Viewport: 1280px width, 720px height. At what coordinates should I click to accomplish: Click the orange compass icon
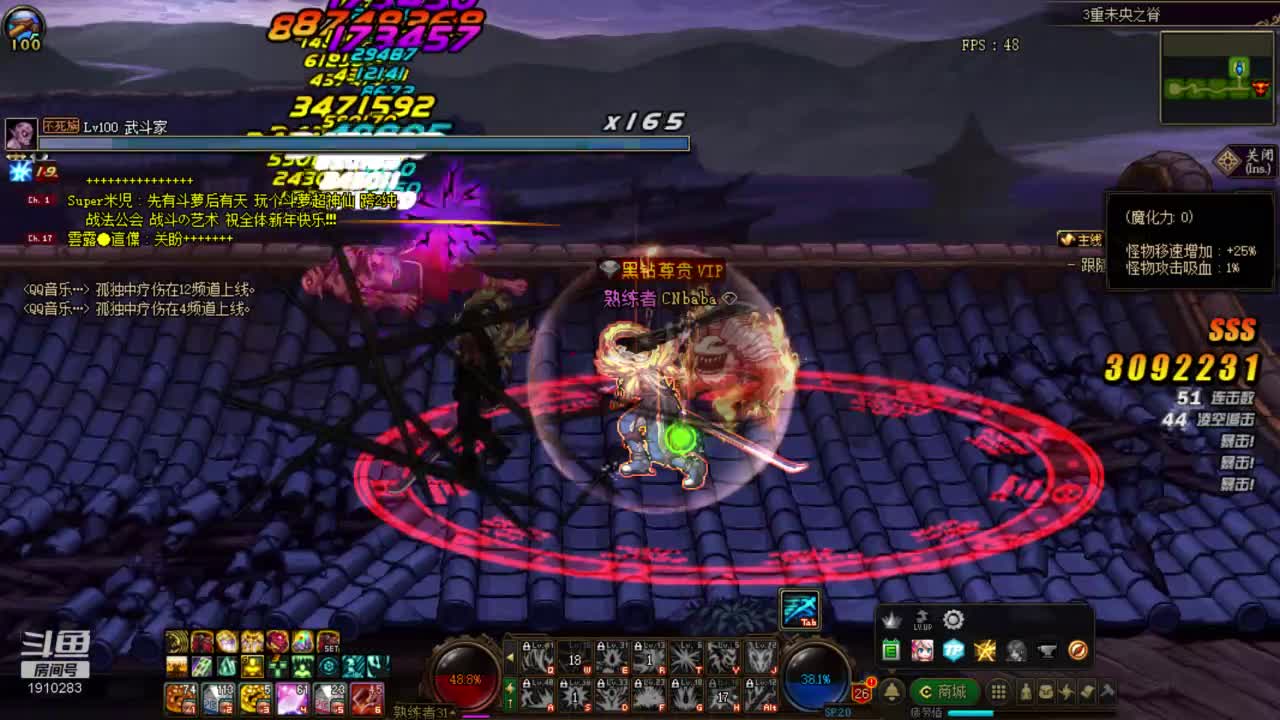pyautogui.click(x=1077, y=651)
